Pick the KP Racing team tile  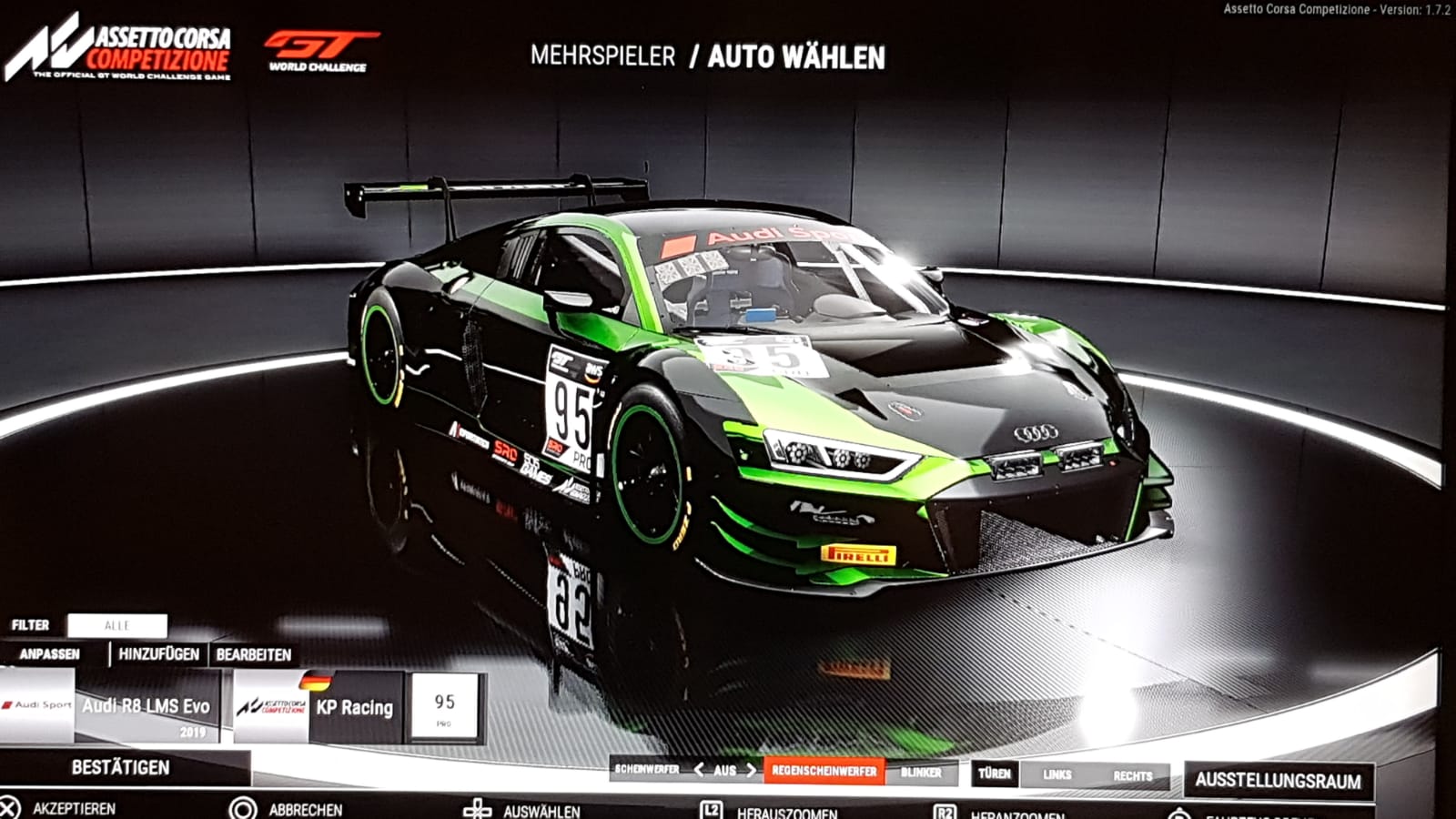pyautogui.click(x=318, y=707)
